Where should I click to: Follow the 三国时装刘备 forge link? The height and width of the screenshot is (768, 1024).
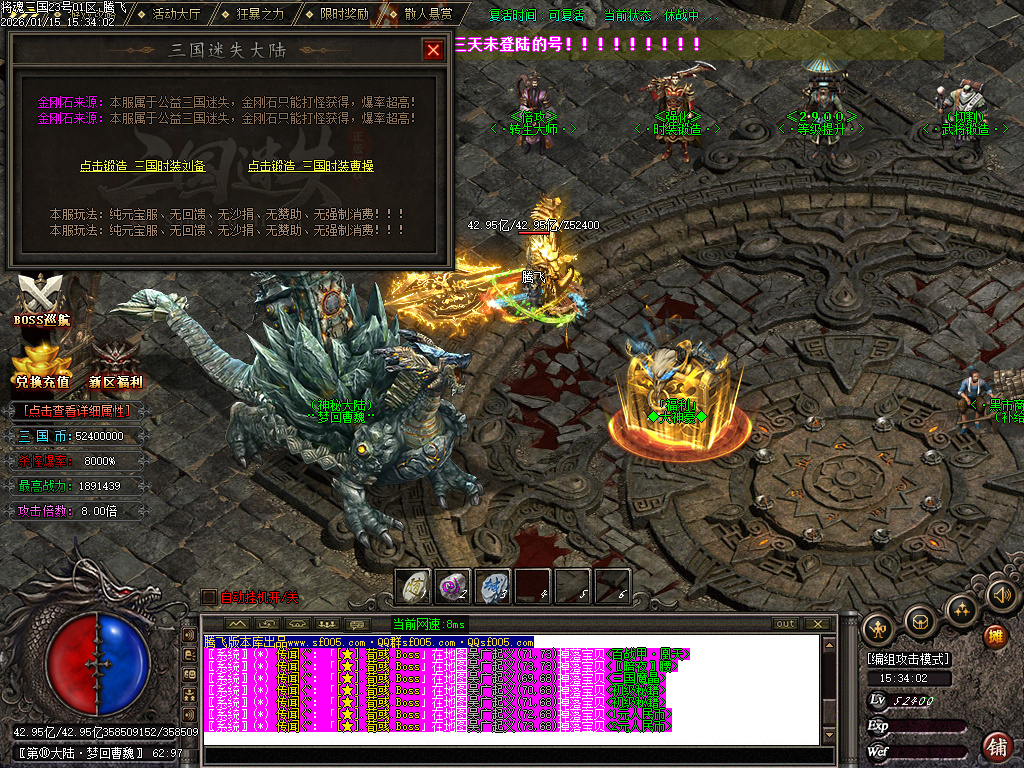click(143, 166)
